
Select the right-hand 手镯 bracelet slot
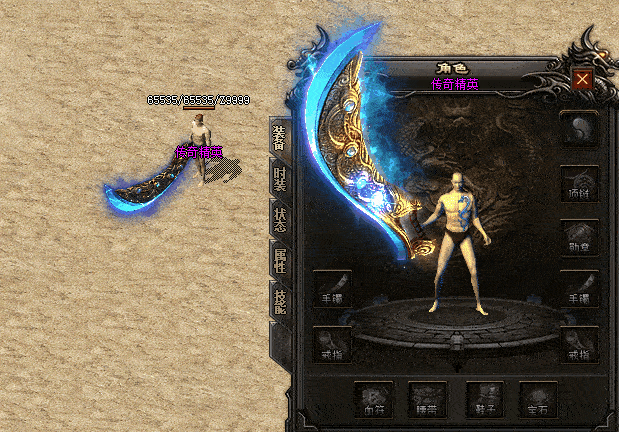579,289
